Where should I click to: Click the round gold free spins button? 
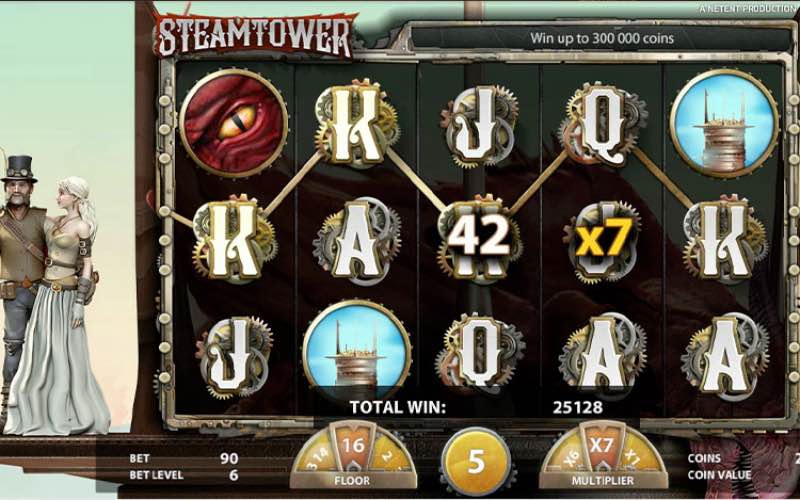(x=477, y=464)
